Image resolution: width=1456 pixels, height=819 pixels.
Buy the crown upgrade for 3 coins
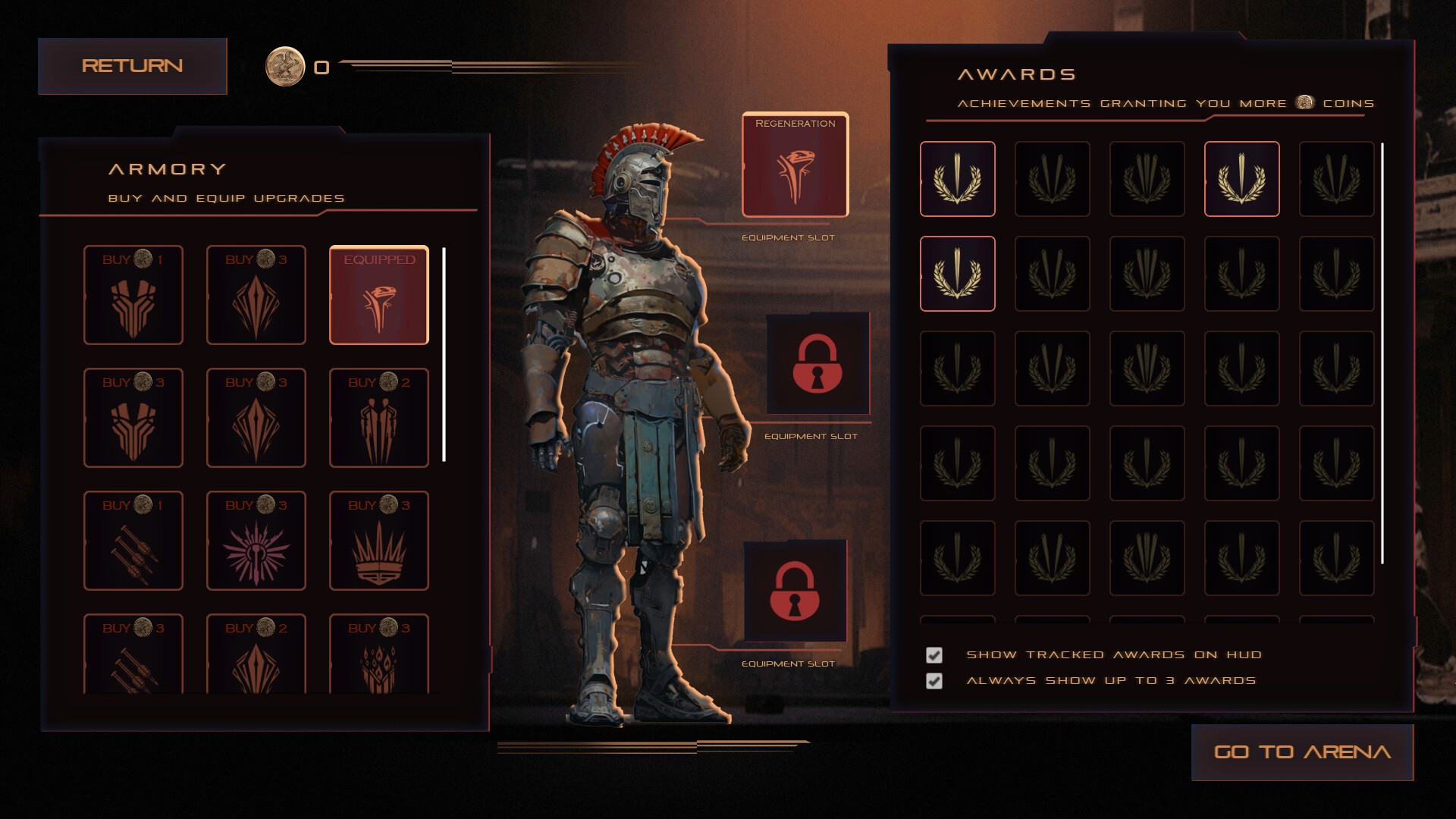pos(379,540)
